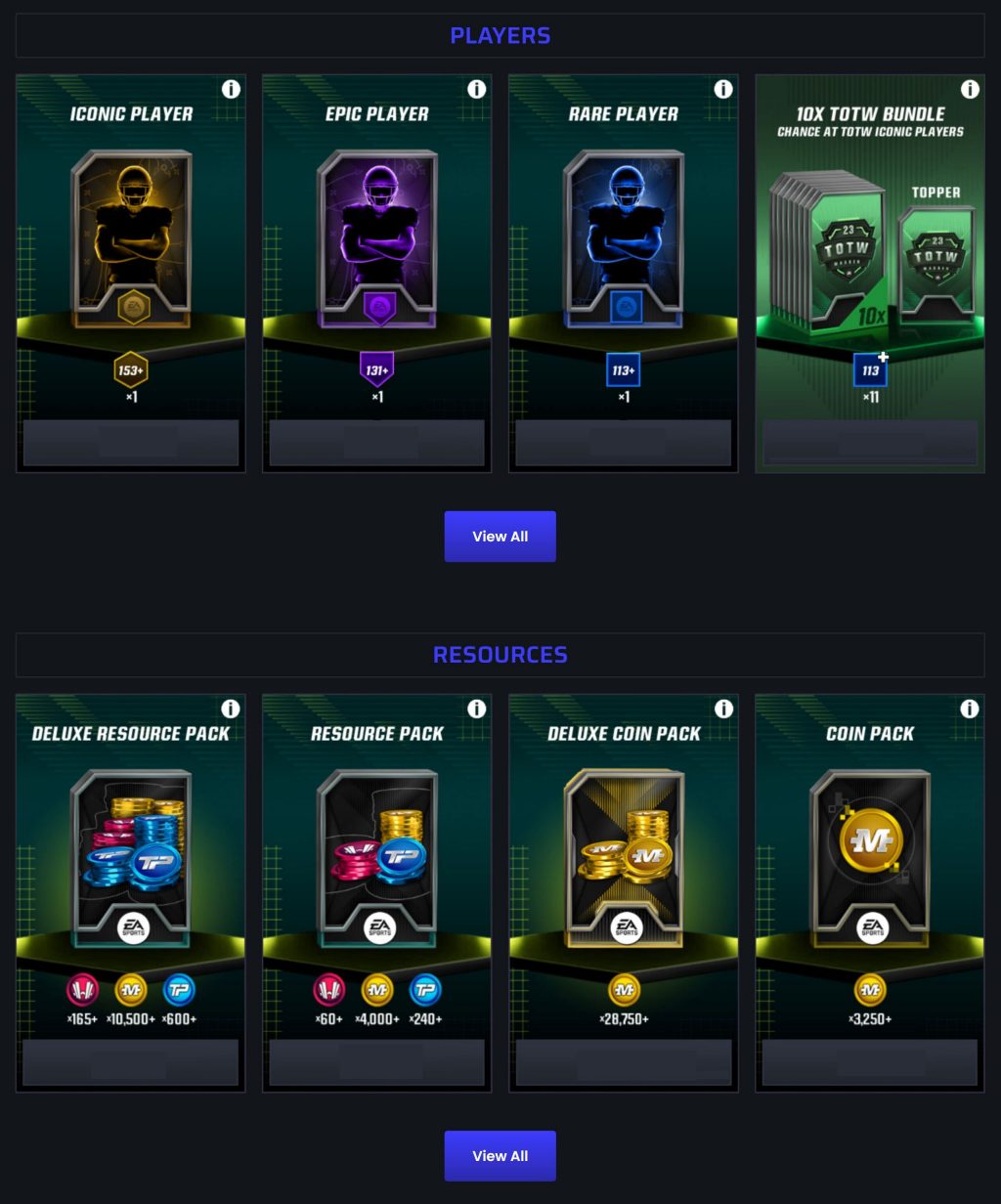Show info for the Coin Pack

(970, 709)
